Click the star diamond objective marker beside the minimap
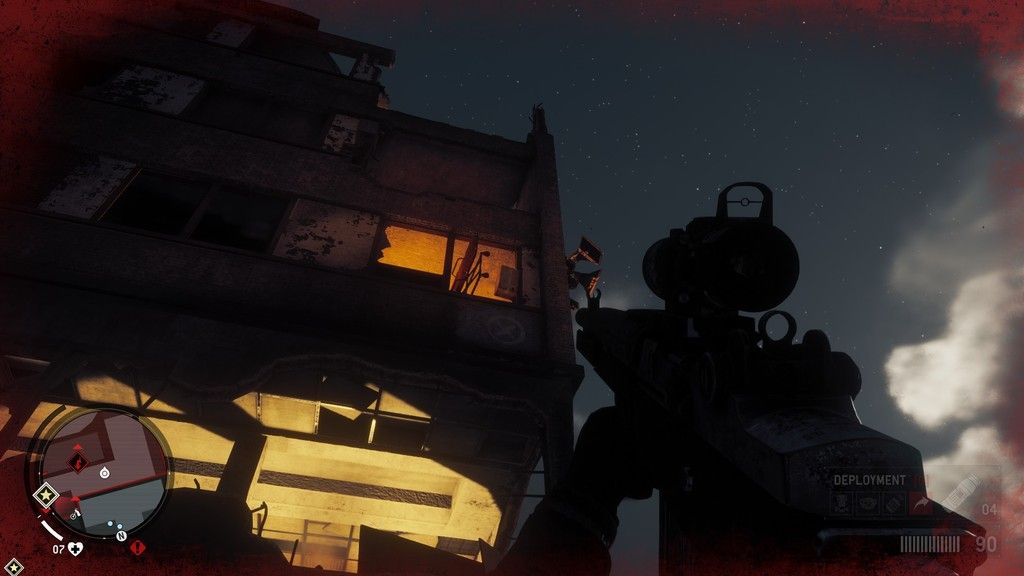Image resolution: width=1024 pixels, height=576 pixels. click(x=44, y=494)
